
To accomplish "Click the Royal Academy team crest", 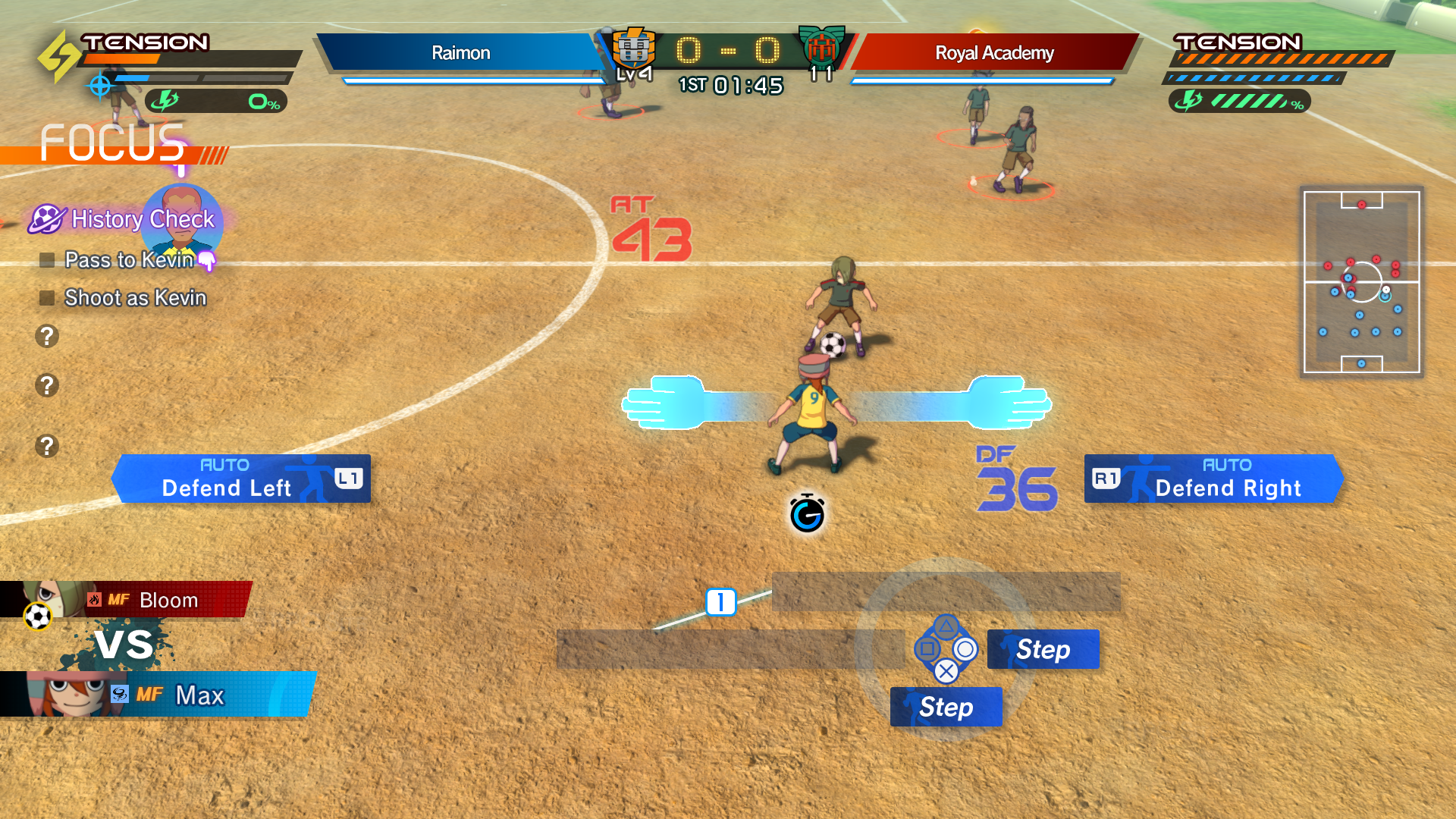I will [821, 47].
